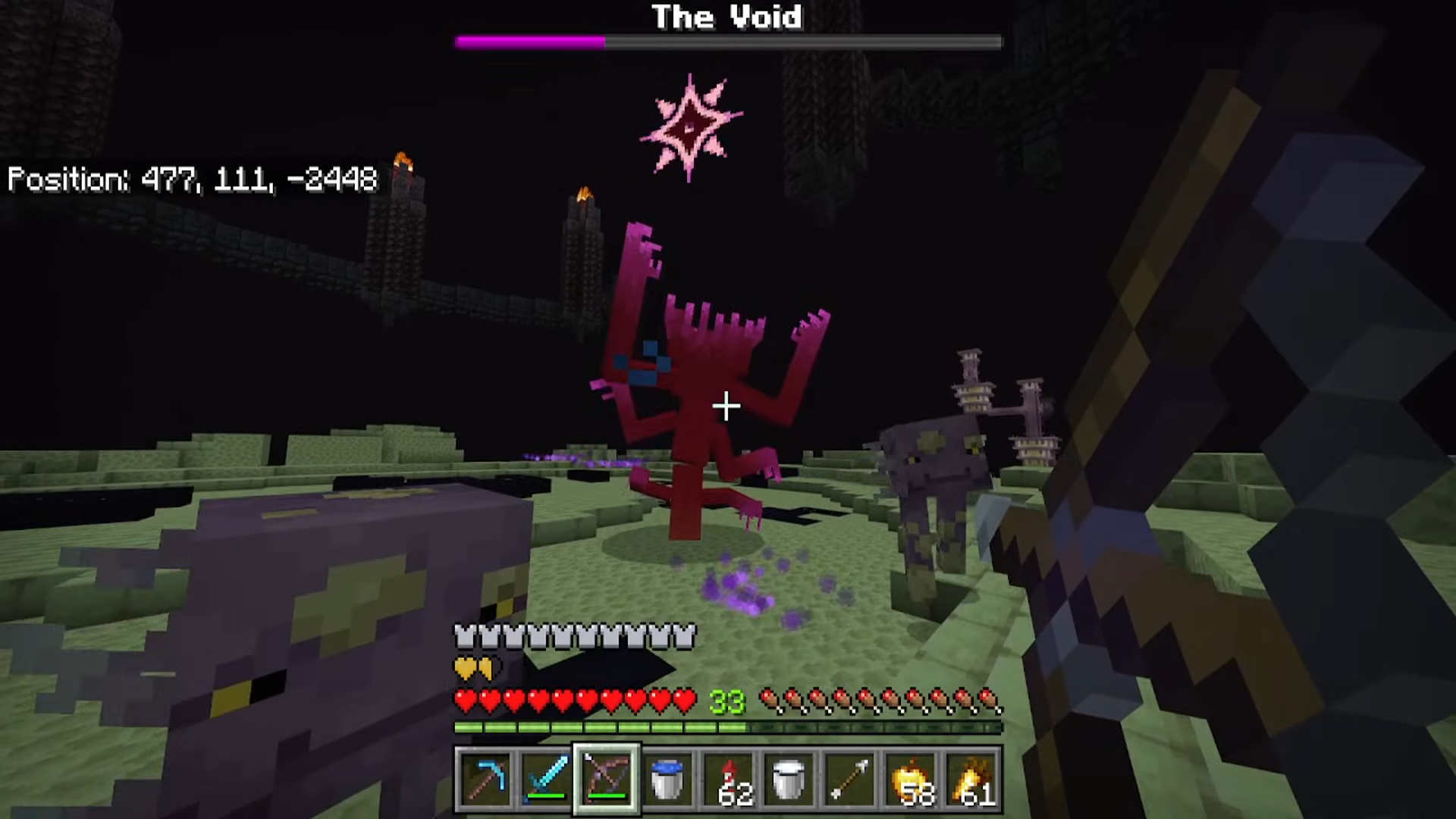The width and height of the screenshot is (1456, 819).
Task: Select the enchanted bow in the hotbar
Action: click(x=607, y=779)
